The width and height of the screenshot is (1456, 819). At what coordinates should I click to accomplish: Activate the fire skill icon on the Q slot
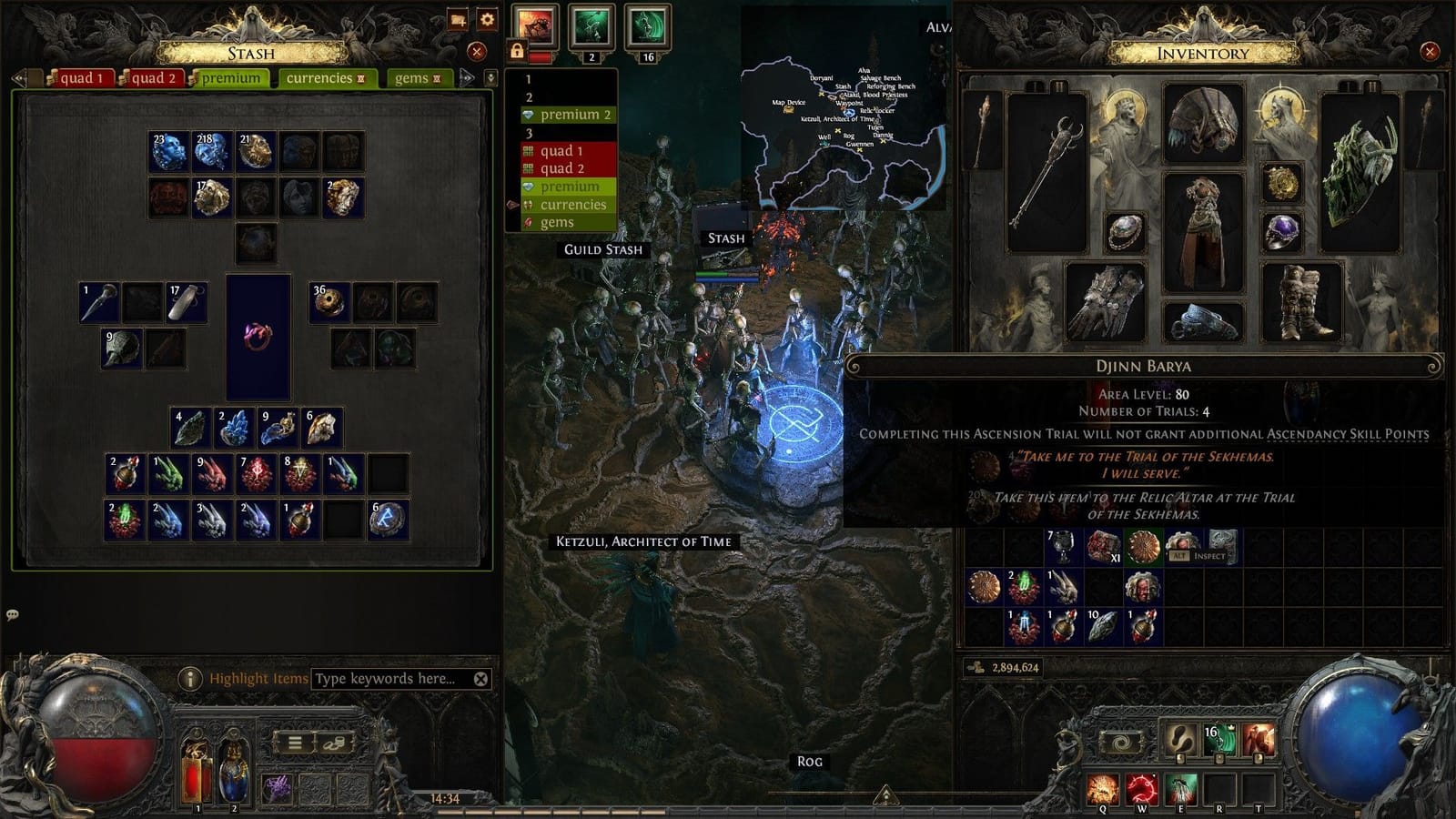tap(1101, 785)
